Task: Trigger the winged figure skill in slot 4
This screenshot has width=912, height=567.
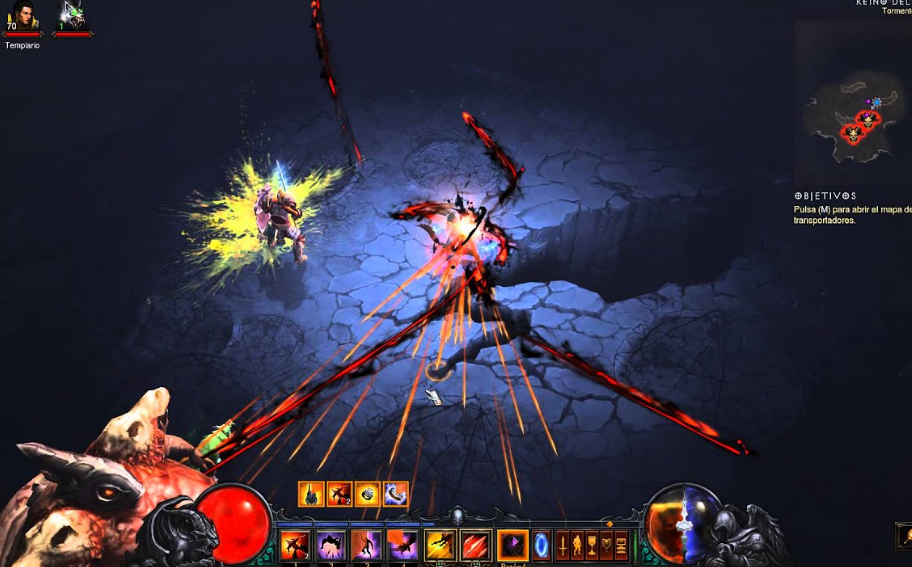Action: coord(402,545)
